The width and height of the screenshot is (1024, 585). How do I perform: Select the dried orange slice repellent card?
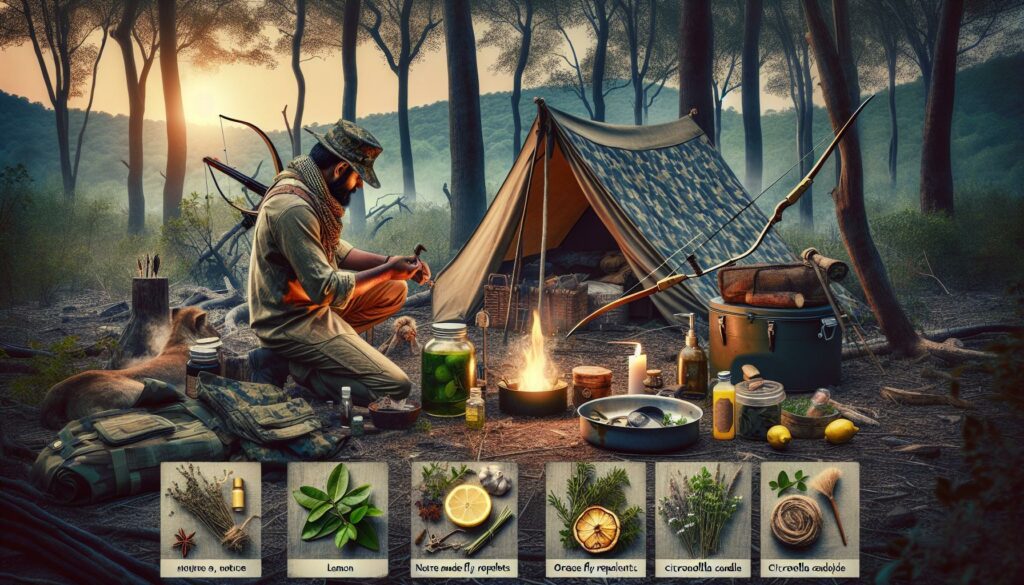point(595,518)
